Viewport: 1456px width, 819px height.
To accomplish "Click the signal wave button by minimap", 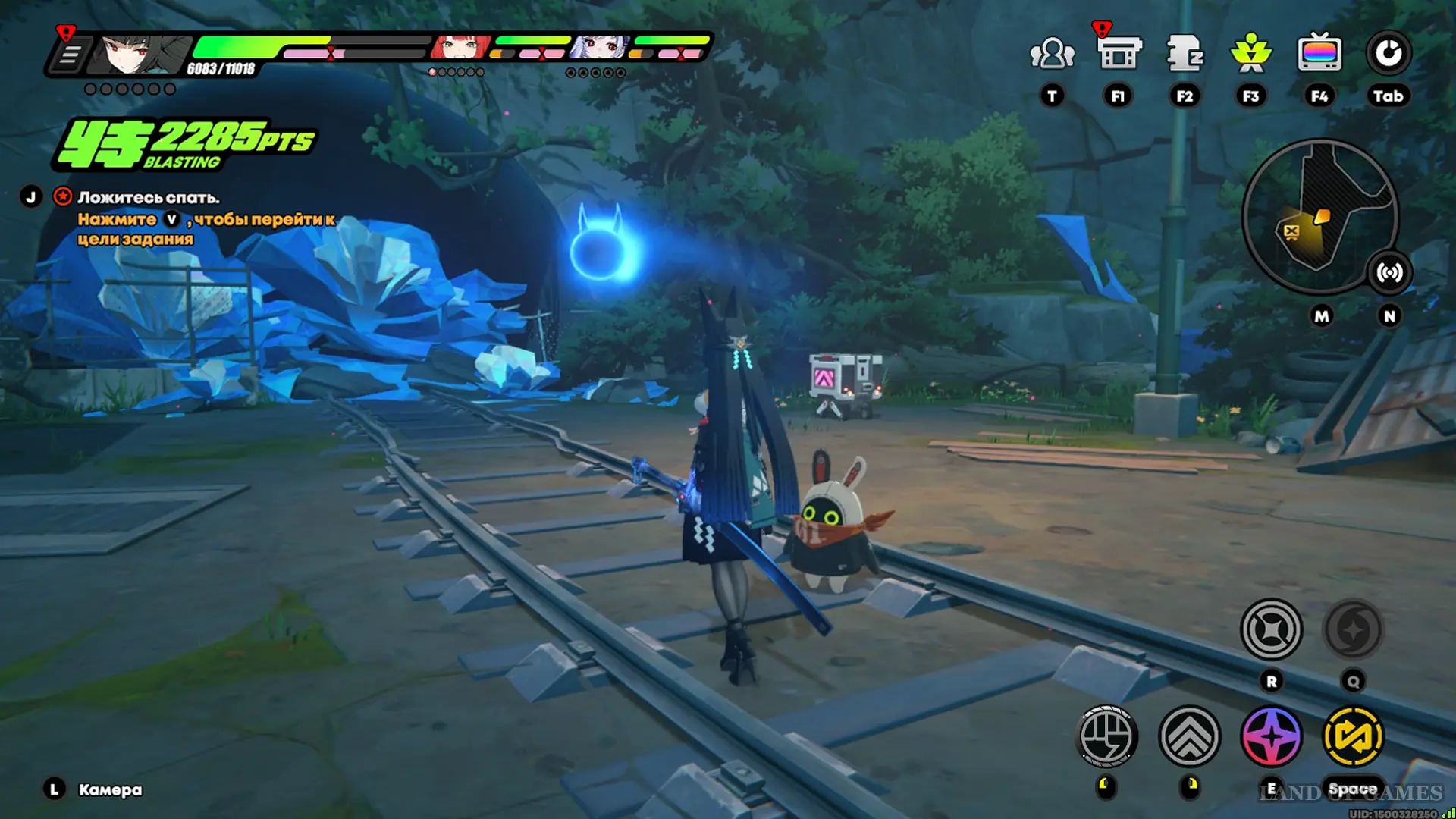I will [1389, 272].
